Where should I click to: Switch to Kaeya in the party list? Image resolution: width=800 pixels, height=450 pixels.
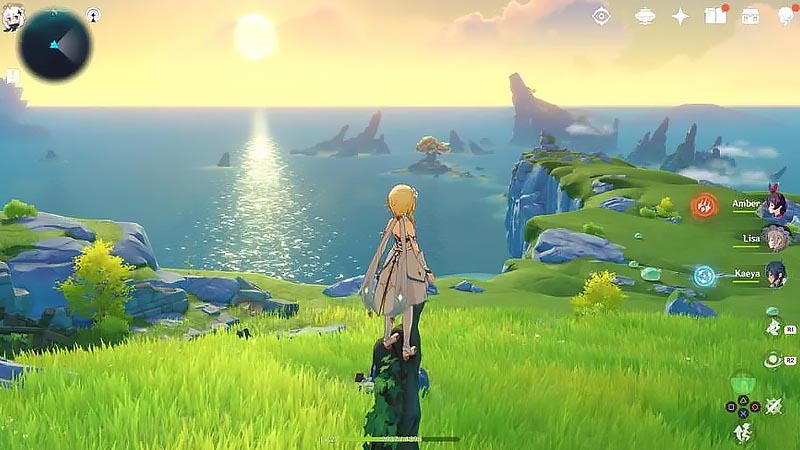[x=774, y=274]
